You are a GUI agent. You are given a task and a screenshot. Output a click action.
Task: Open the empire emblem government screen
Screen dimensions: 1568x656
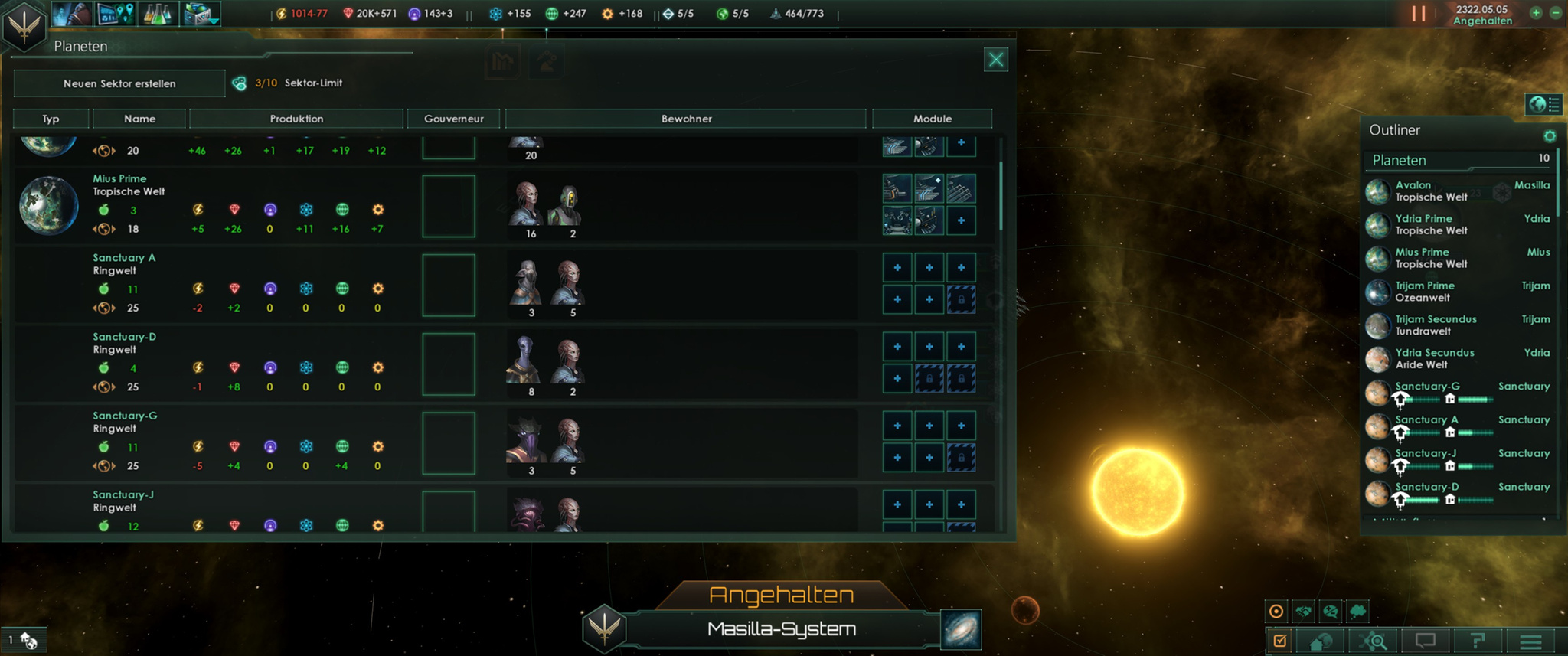pyautogui.click(x=24, y=25)
